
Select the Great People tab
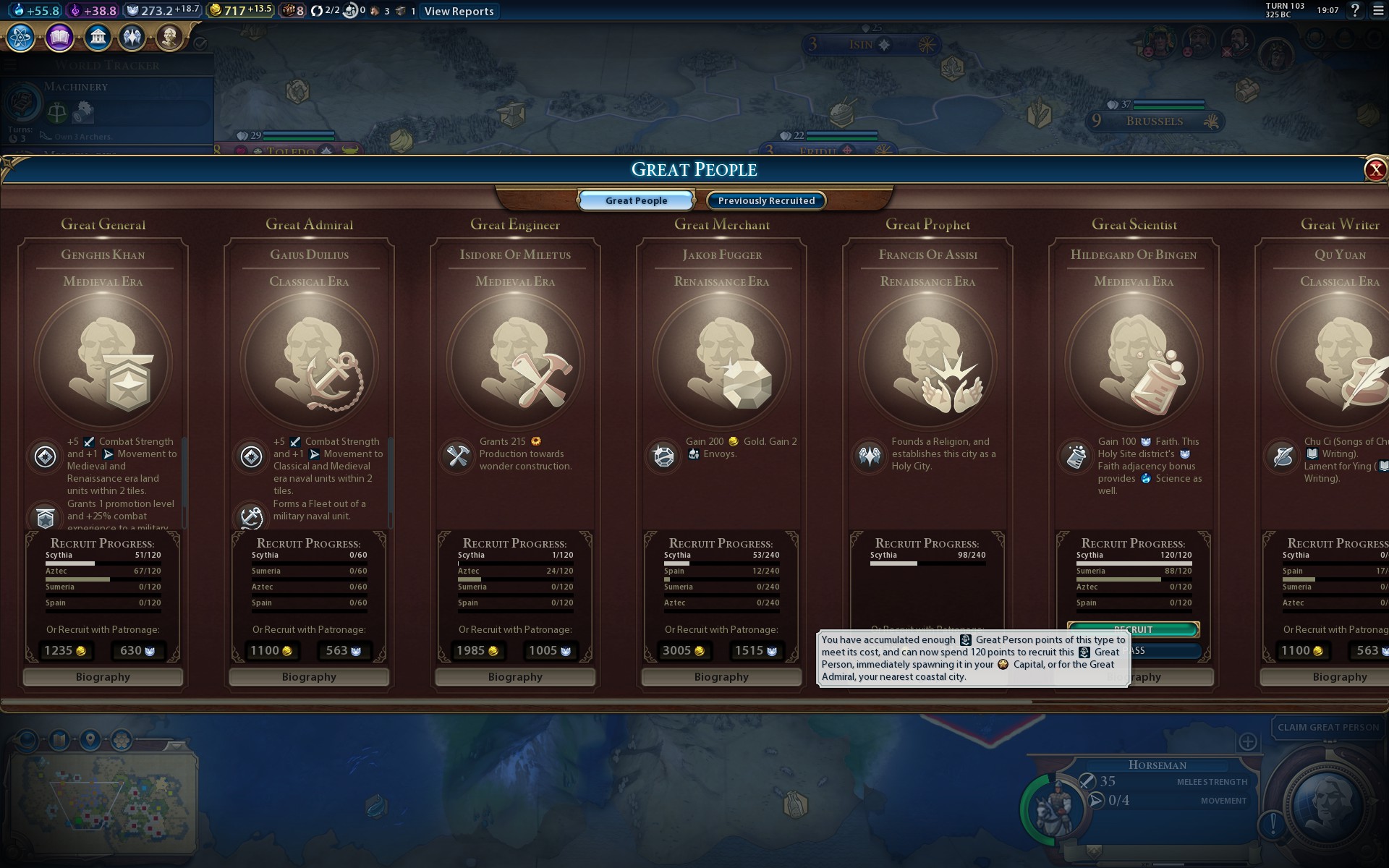tap(636, 200)
